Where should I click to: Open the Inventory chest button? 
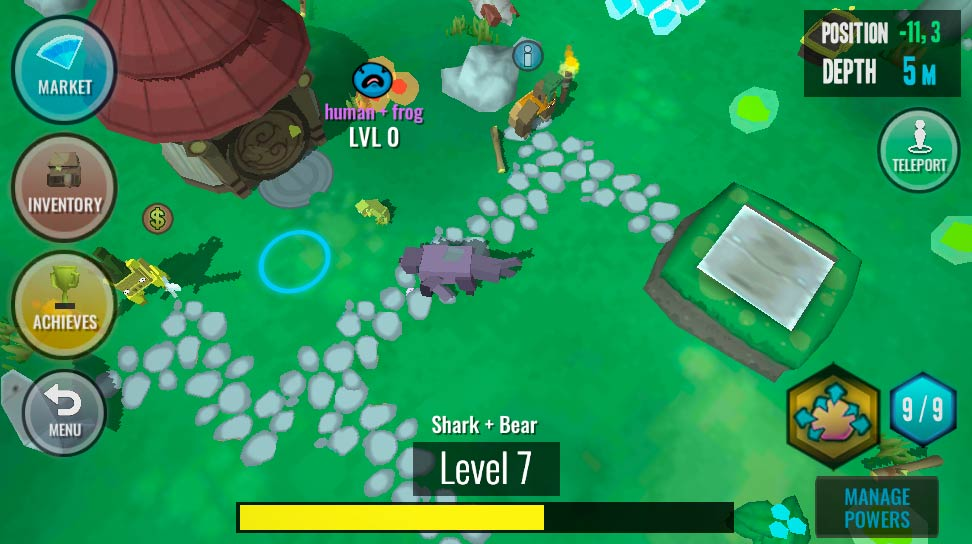point(65,188)
